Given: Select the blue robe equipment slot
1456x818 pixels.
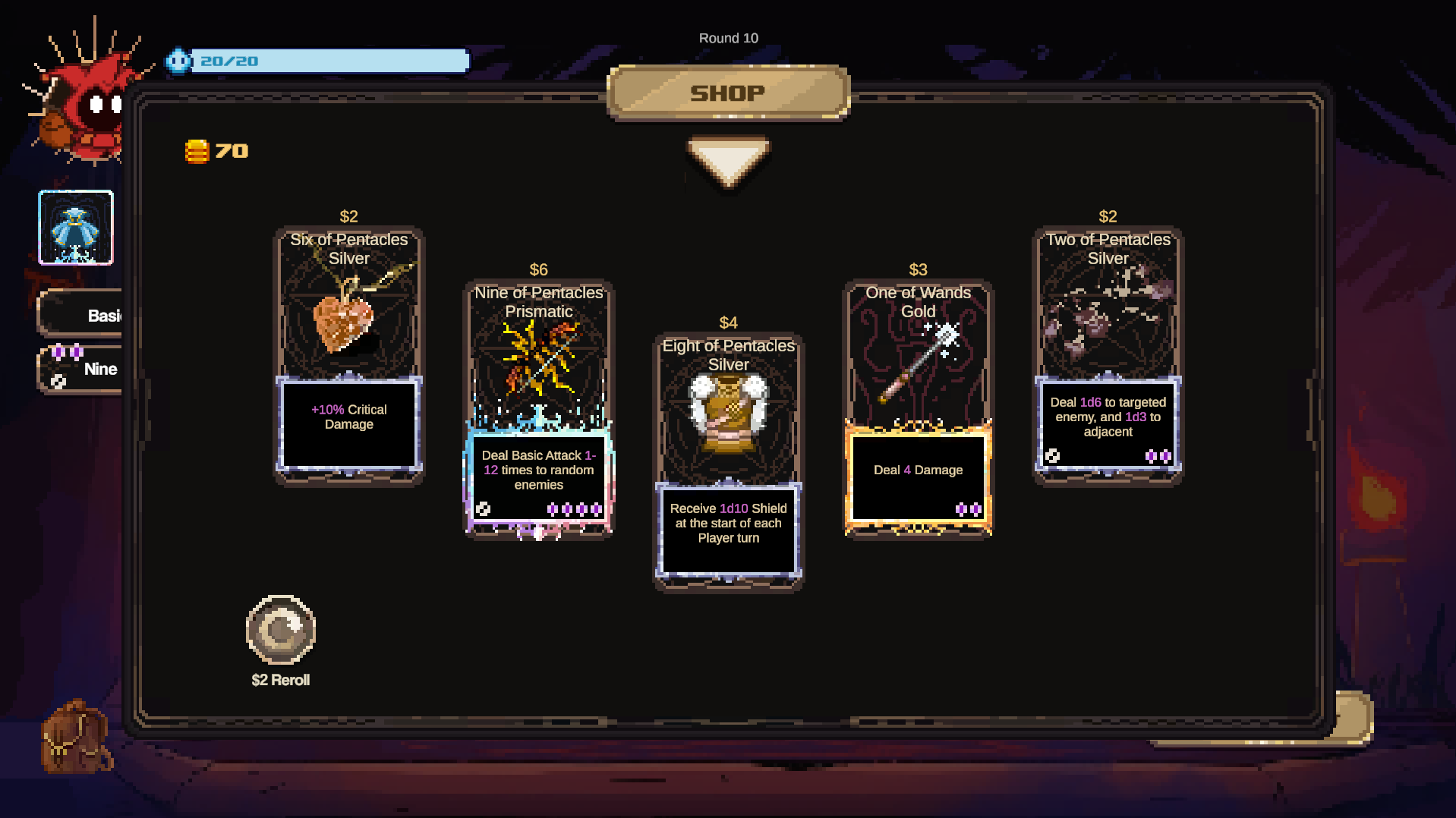Looking at the screenshot, I should [x=76, y=228].
